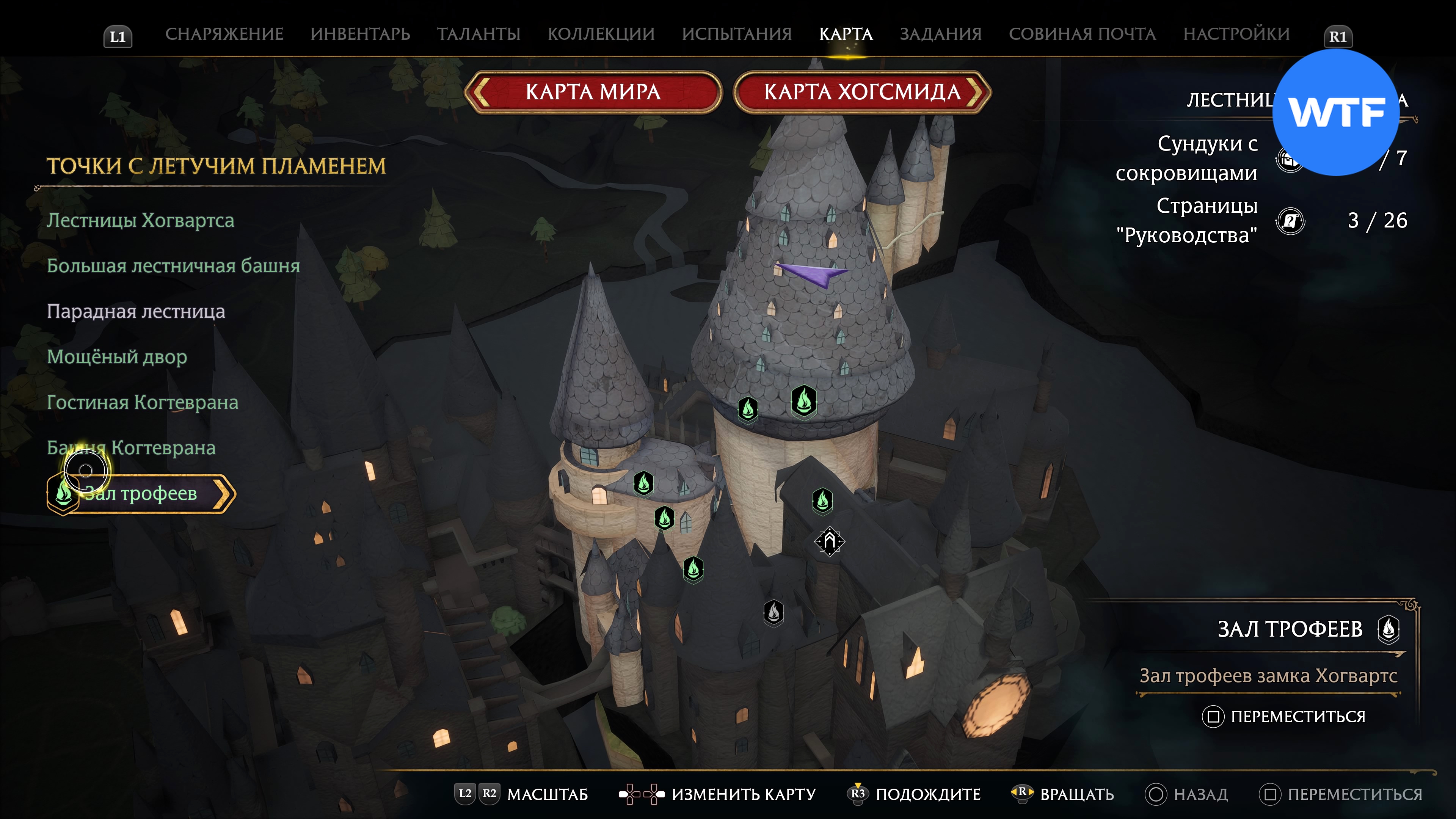The height and width of the screenshot is (819, 1456).
Task: Switch to Карта мира
Action: coord(593,91)
